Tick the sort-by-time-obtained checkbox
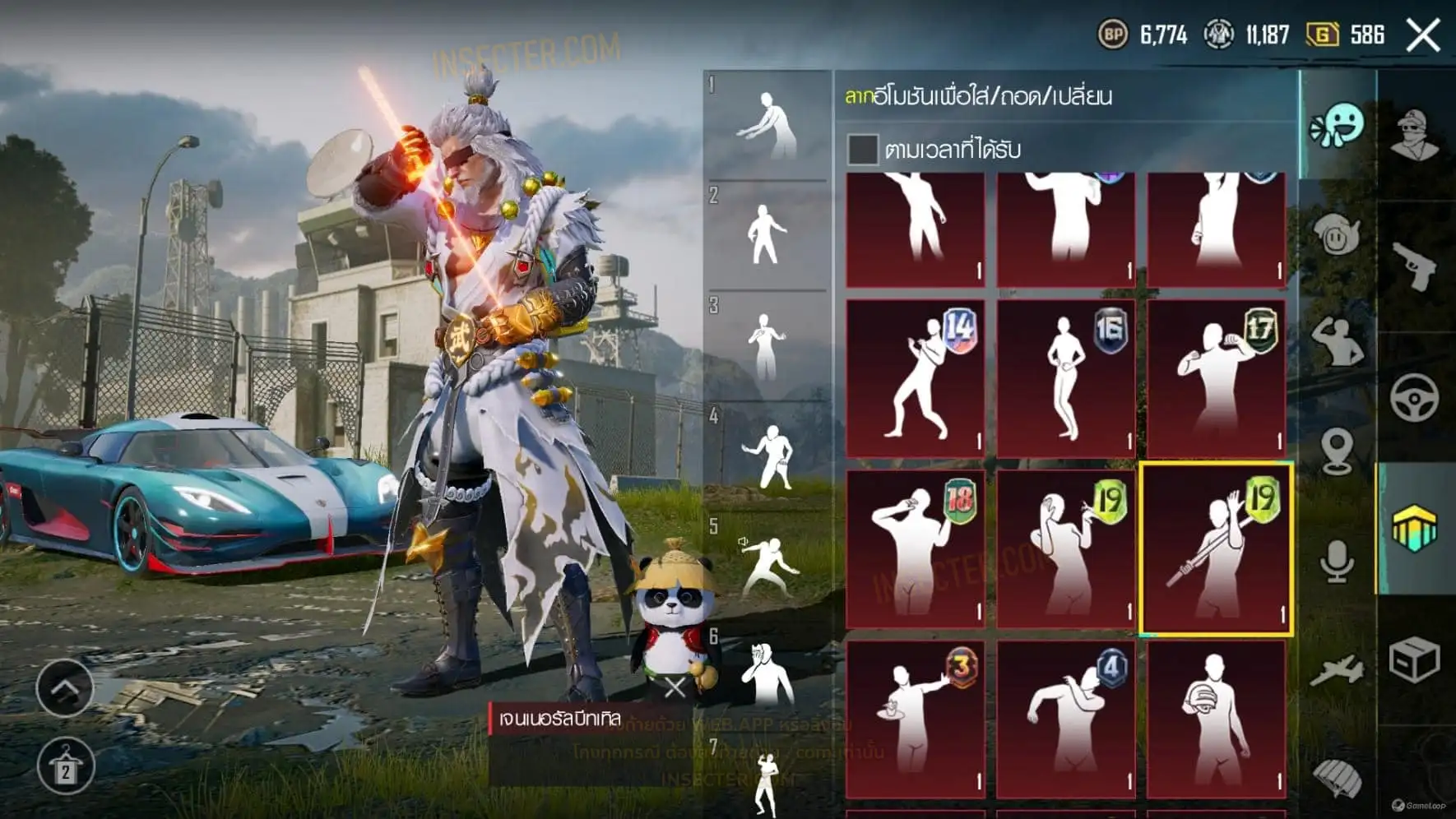The width and height of the screenshot is (1456, 819). click(862, 150)
